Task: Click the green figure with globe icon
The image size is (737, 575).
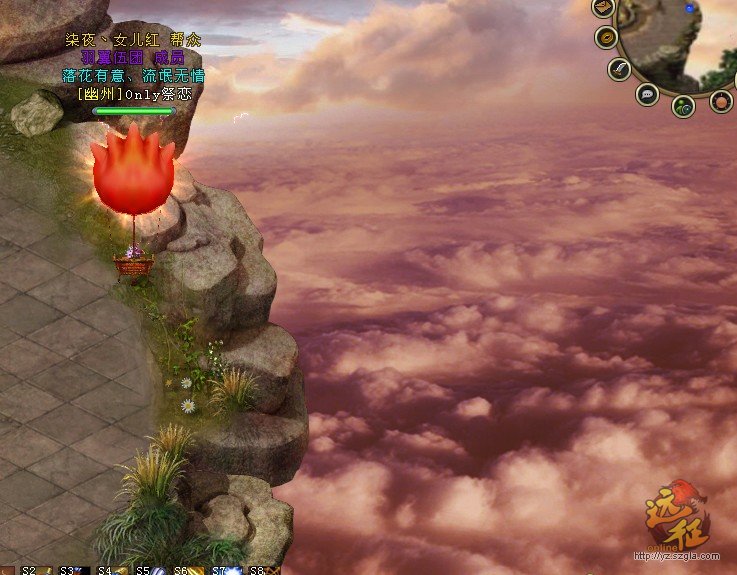Action: (x=683, y=105)
